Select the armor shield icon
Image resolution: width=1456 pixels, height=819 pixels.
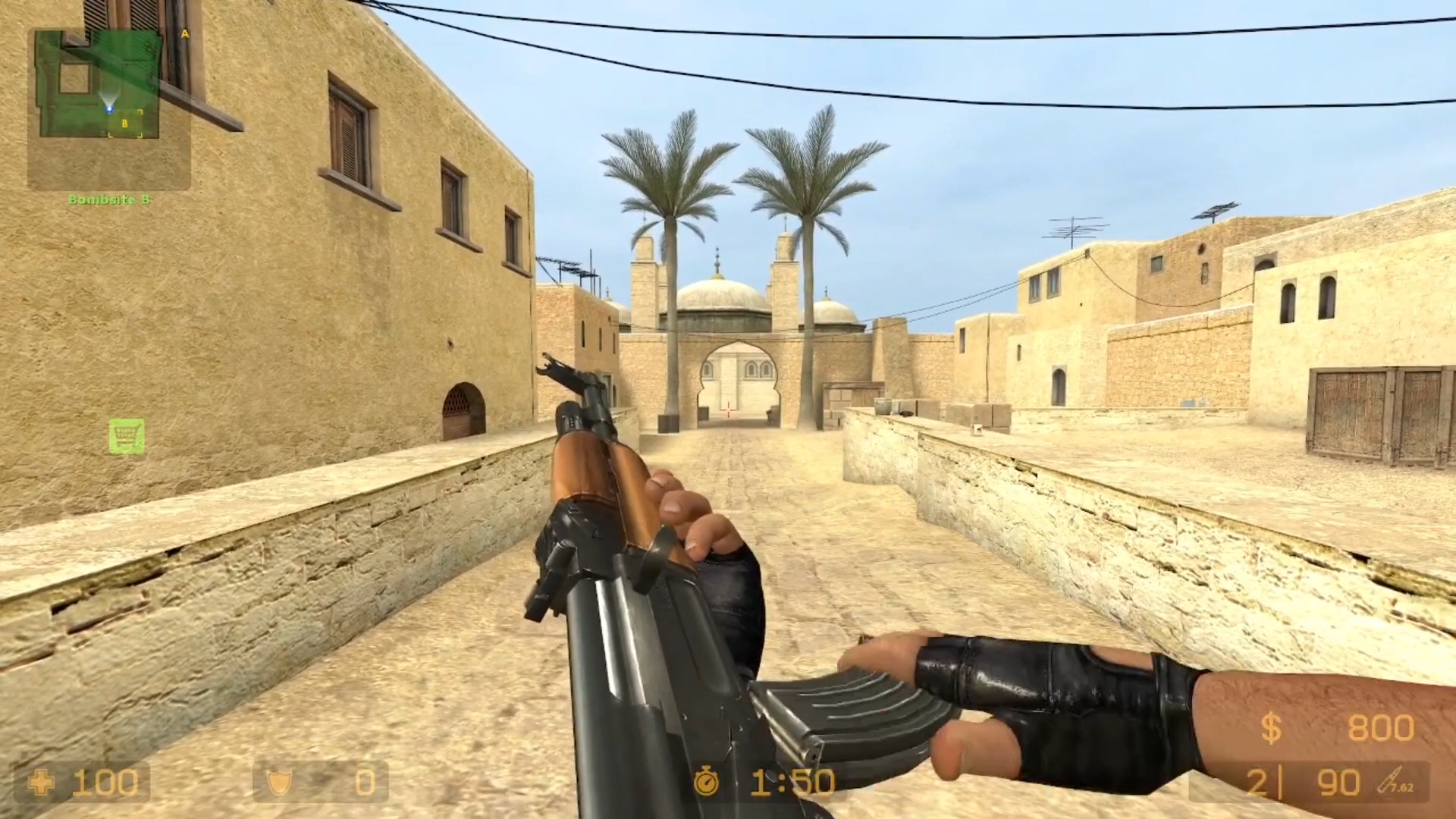click(x=278, y=783)
